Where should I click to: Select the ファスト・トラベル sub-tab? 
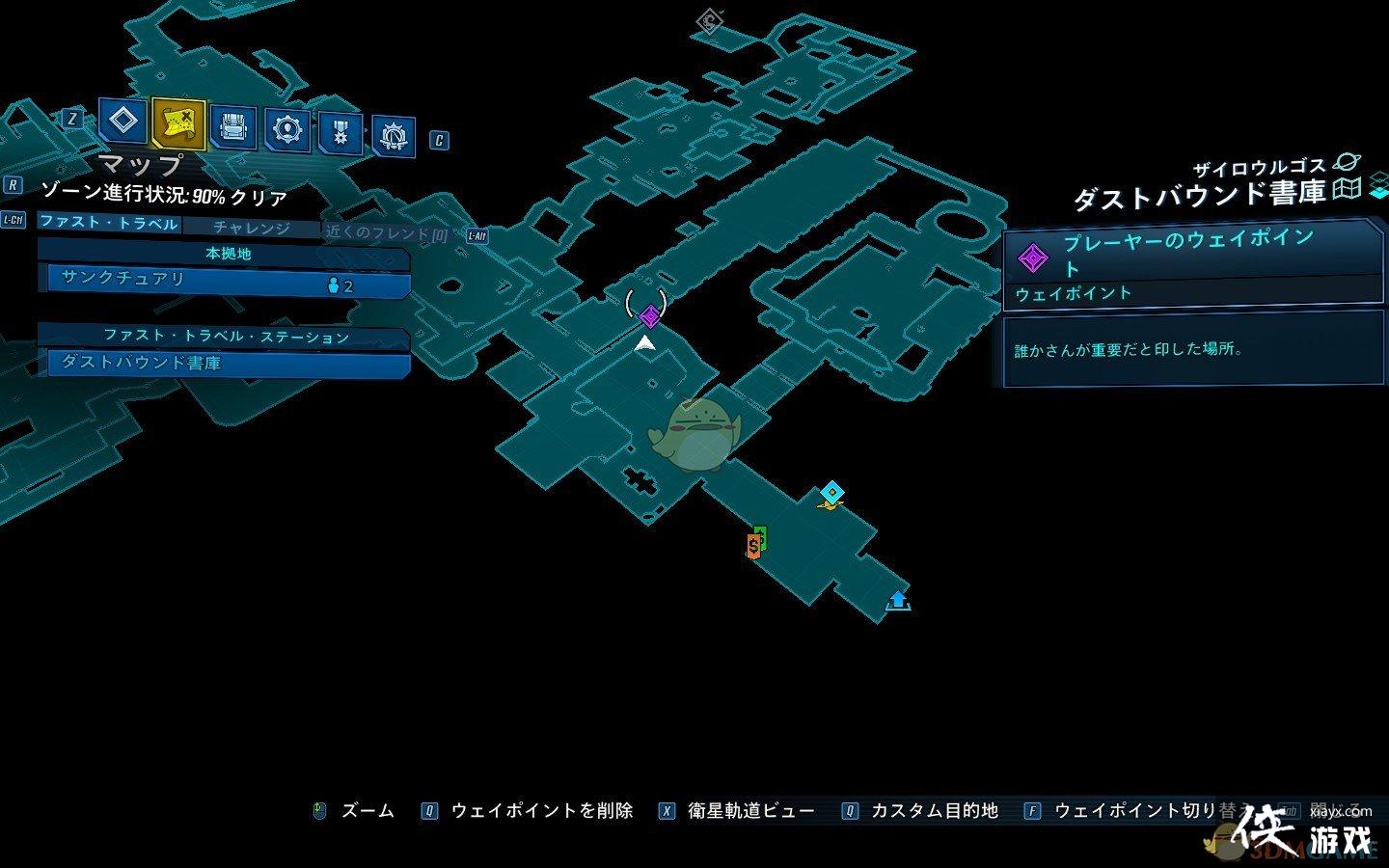(x=109, y=223)
